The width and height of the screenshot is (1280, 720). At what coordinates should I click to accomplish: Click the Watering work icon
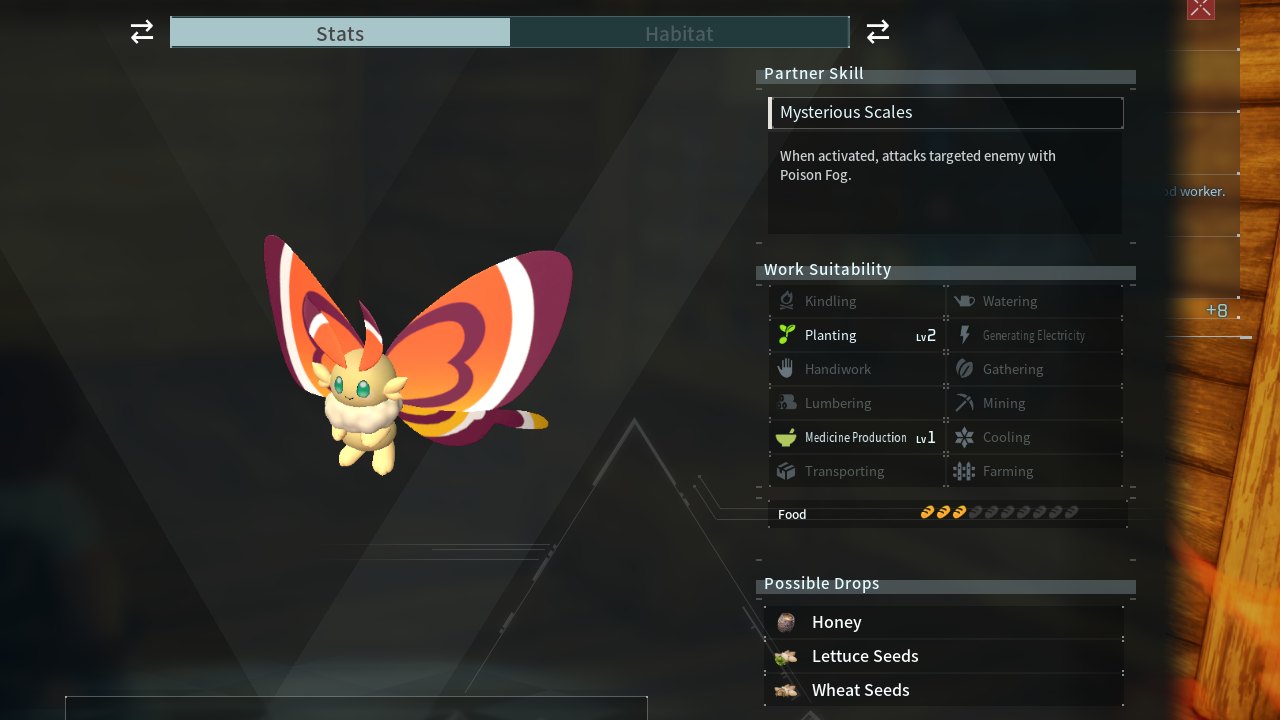point(963,301)
